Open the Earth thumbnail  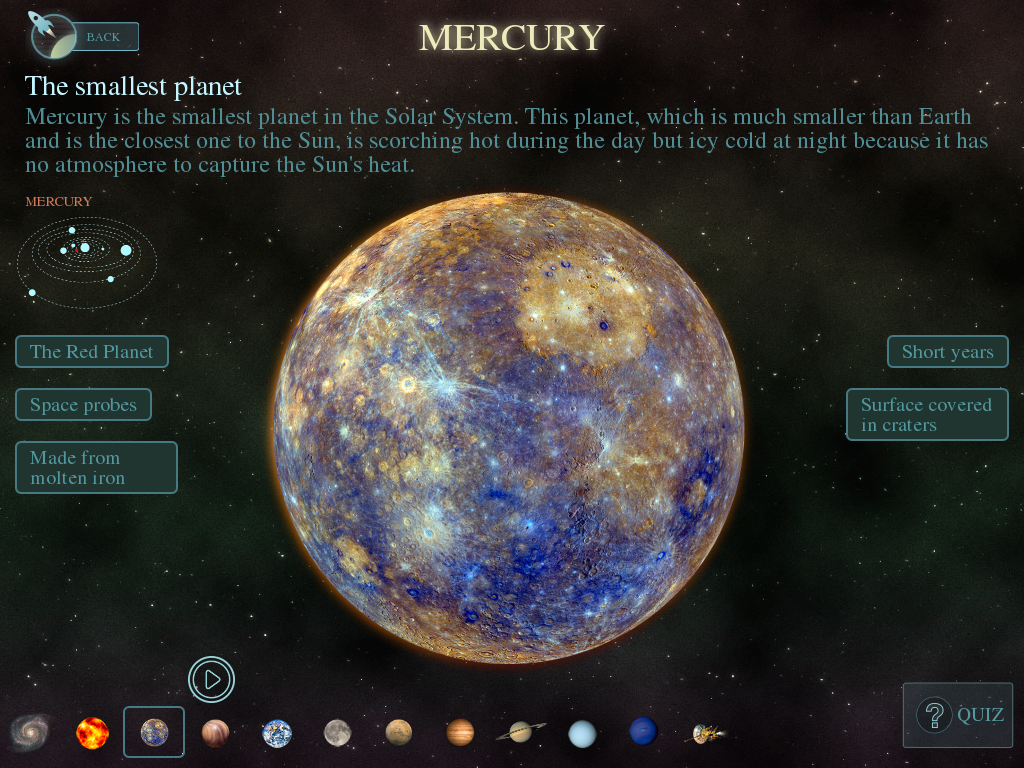click(x=277, y=733)
